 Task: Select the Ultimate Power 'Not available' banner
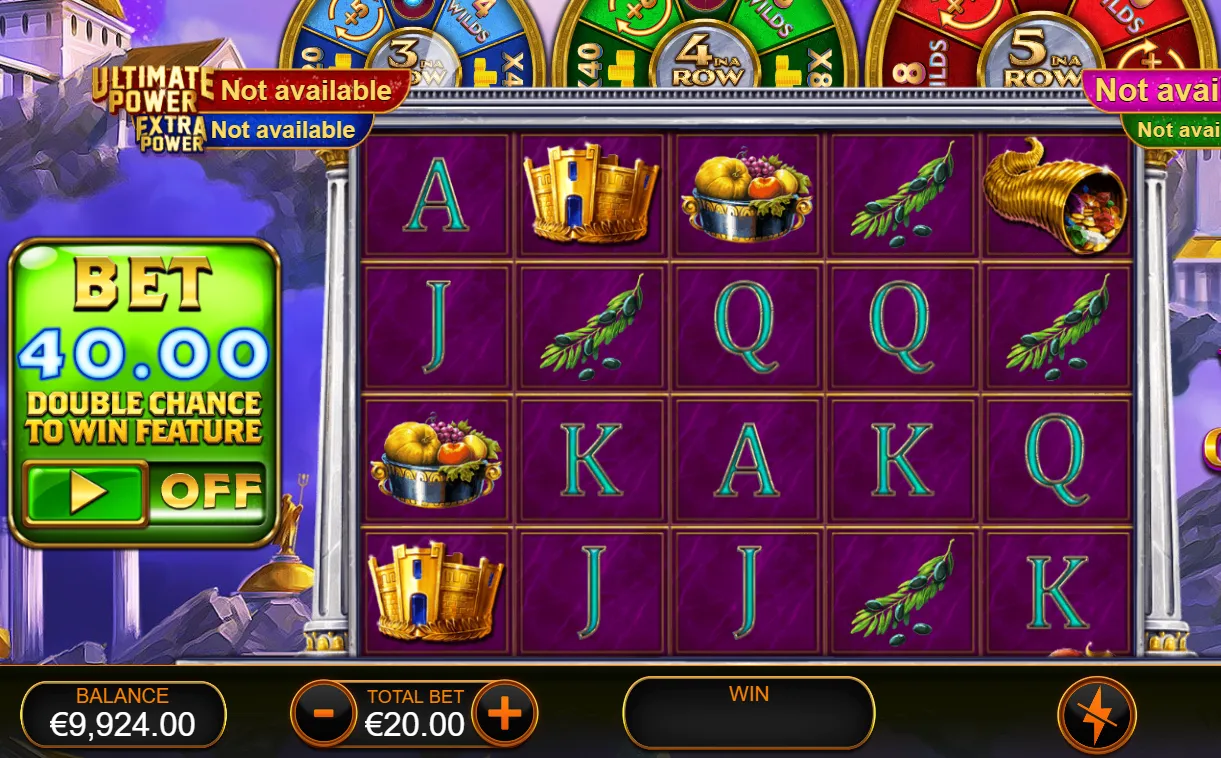305,91
